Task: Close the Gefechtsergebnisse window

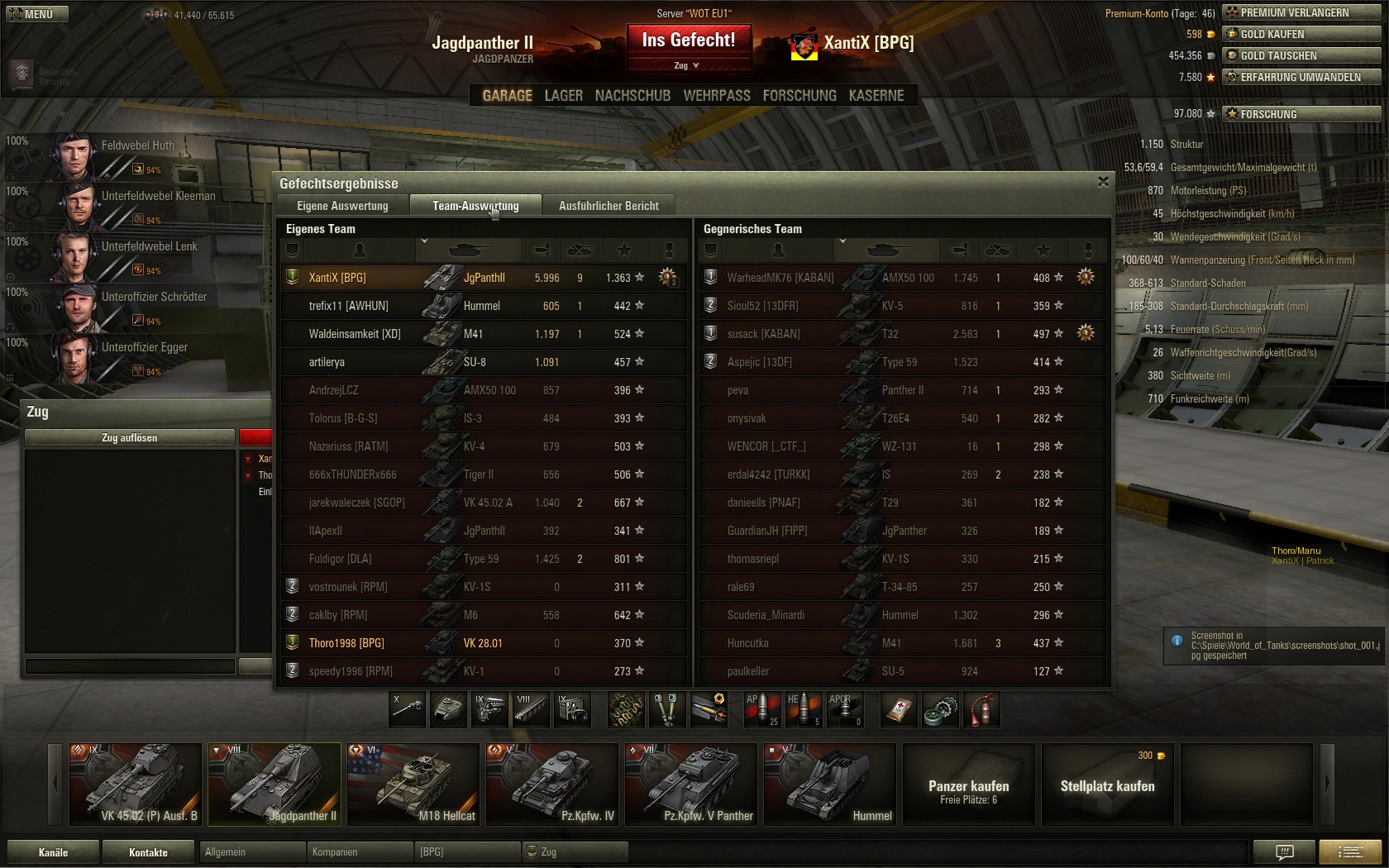Action: point(1103,182)
